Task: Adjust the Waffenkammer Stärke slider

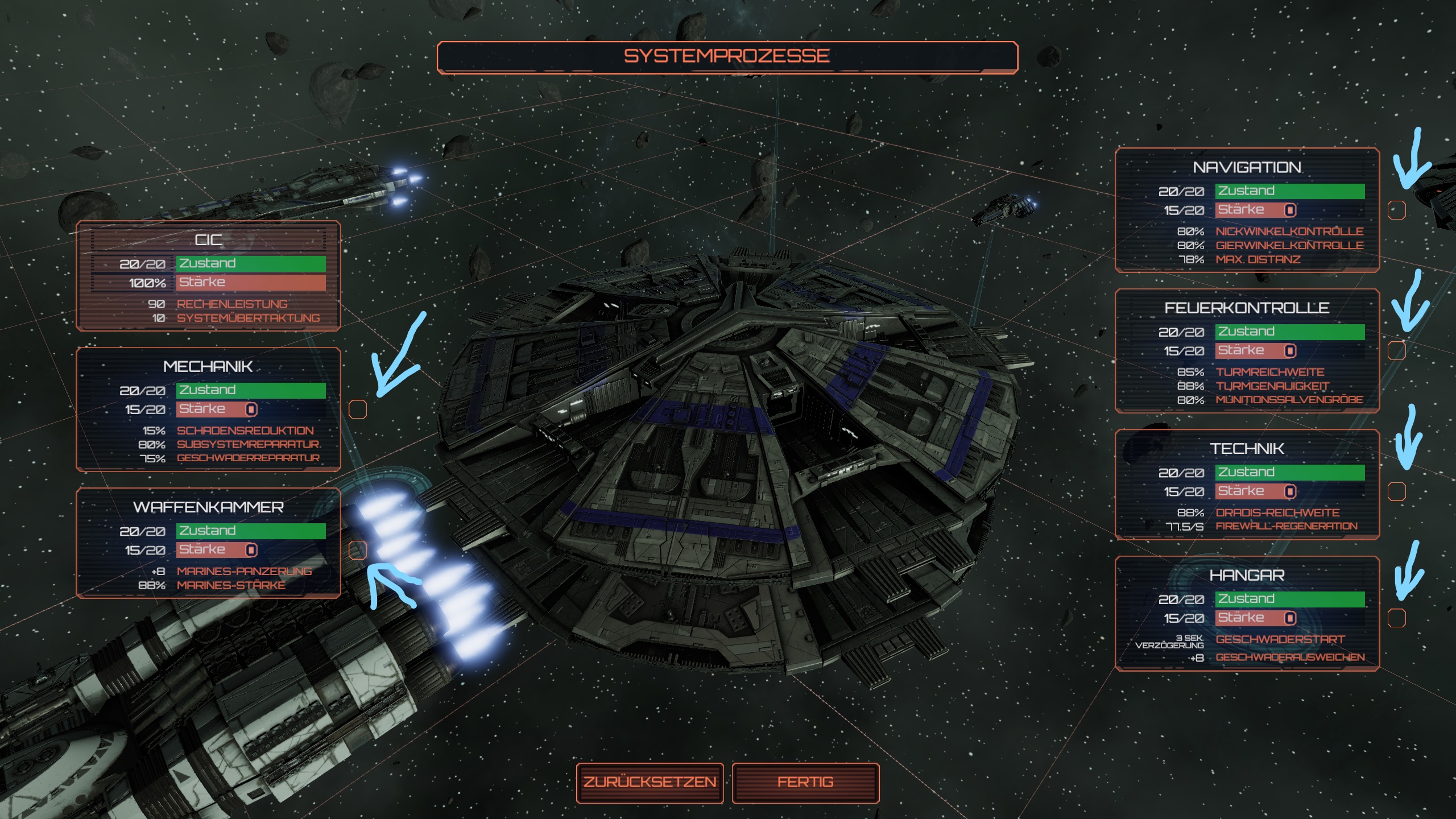Action: pos(251,550)
